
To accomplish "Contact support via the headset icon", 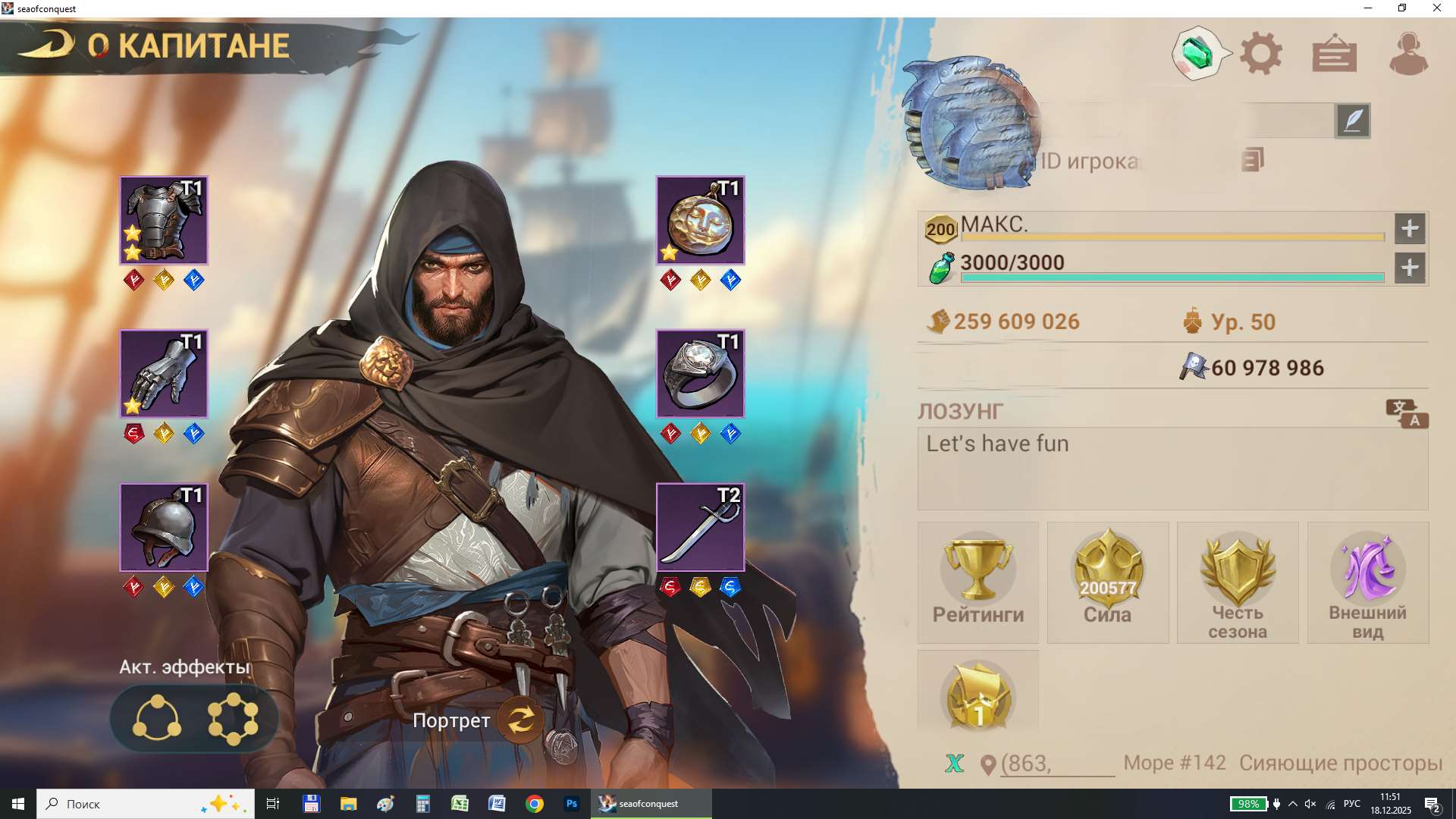I will (1409, 52).
